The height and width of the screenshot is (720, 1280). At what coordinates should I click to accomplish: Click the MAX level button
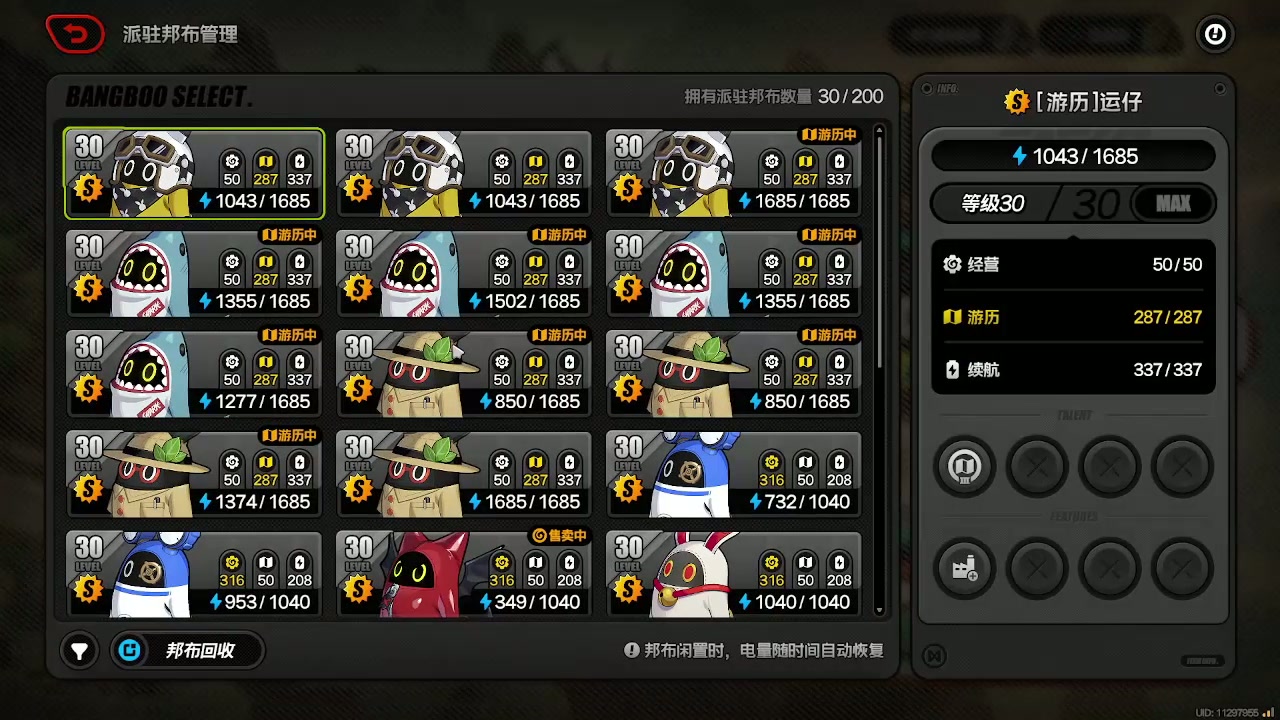[1173, 204]
